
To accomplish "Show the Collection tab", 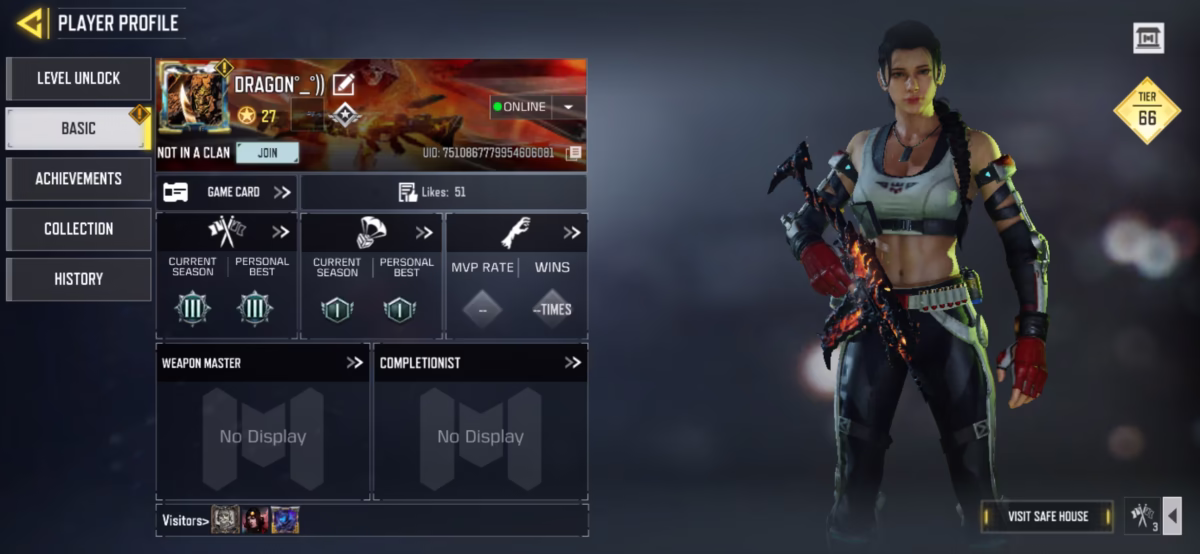I will click(x=78, y=228).
